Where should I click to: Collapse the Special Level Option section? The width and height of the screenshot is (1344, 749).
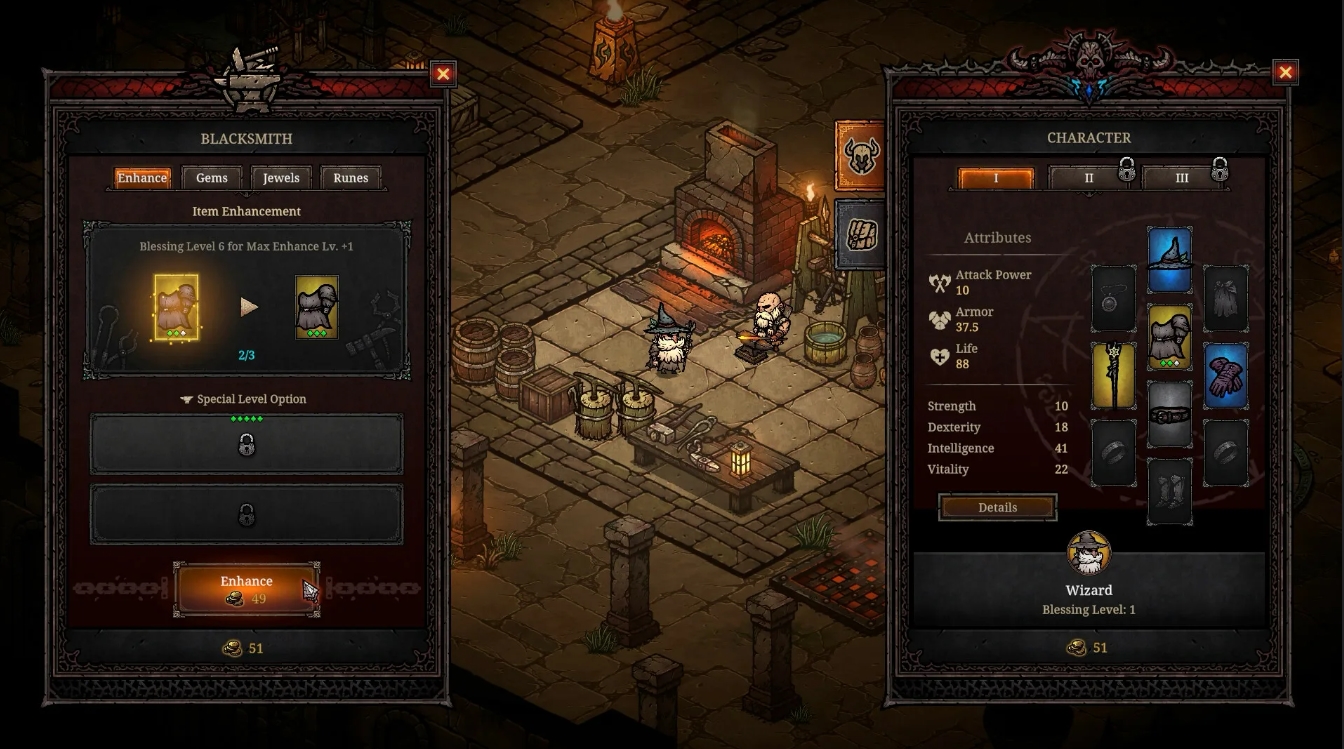tap(186, 400)
